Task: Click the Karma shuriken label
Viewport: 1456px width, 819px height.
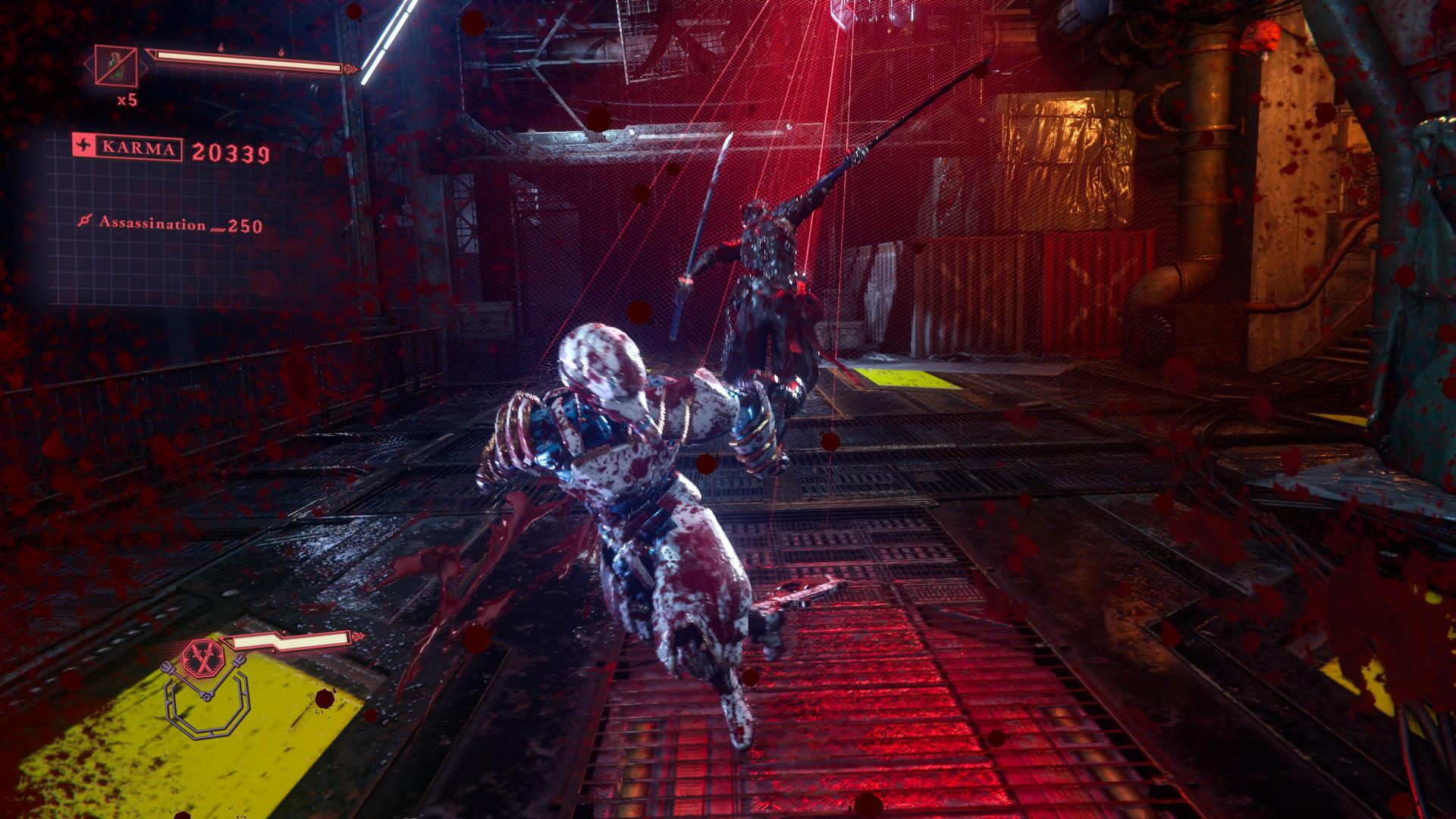Action: tap(127, 147)
